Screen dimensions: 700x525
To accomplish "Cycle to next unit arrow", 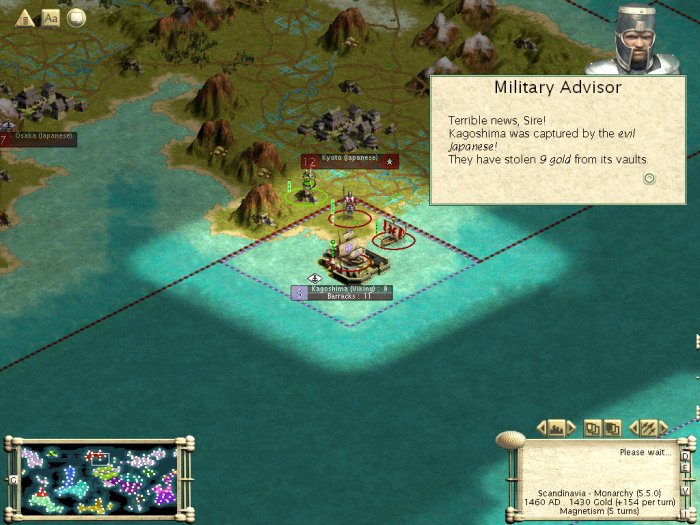I will coord(663,428).
